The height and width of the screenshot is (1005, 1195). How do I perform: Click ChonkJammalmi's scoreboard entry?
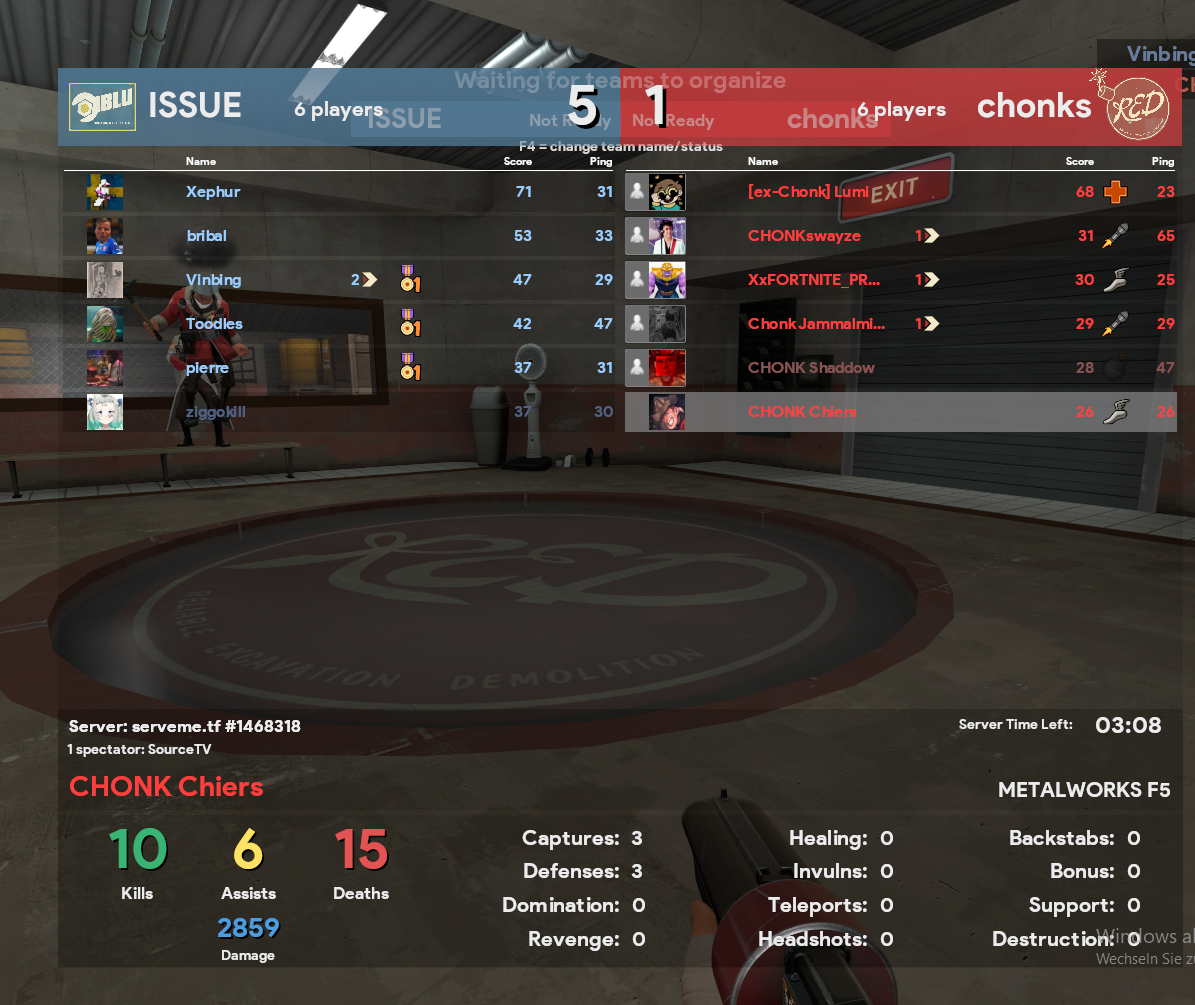click(x=816, y=324)
